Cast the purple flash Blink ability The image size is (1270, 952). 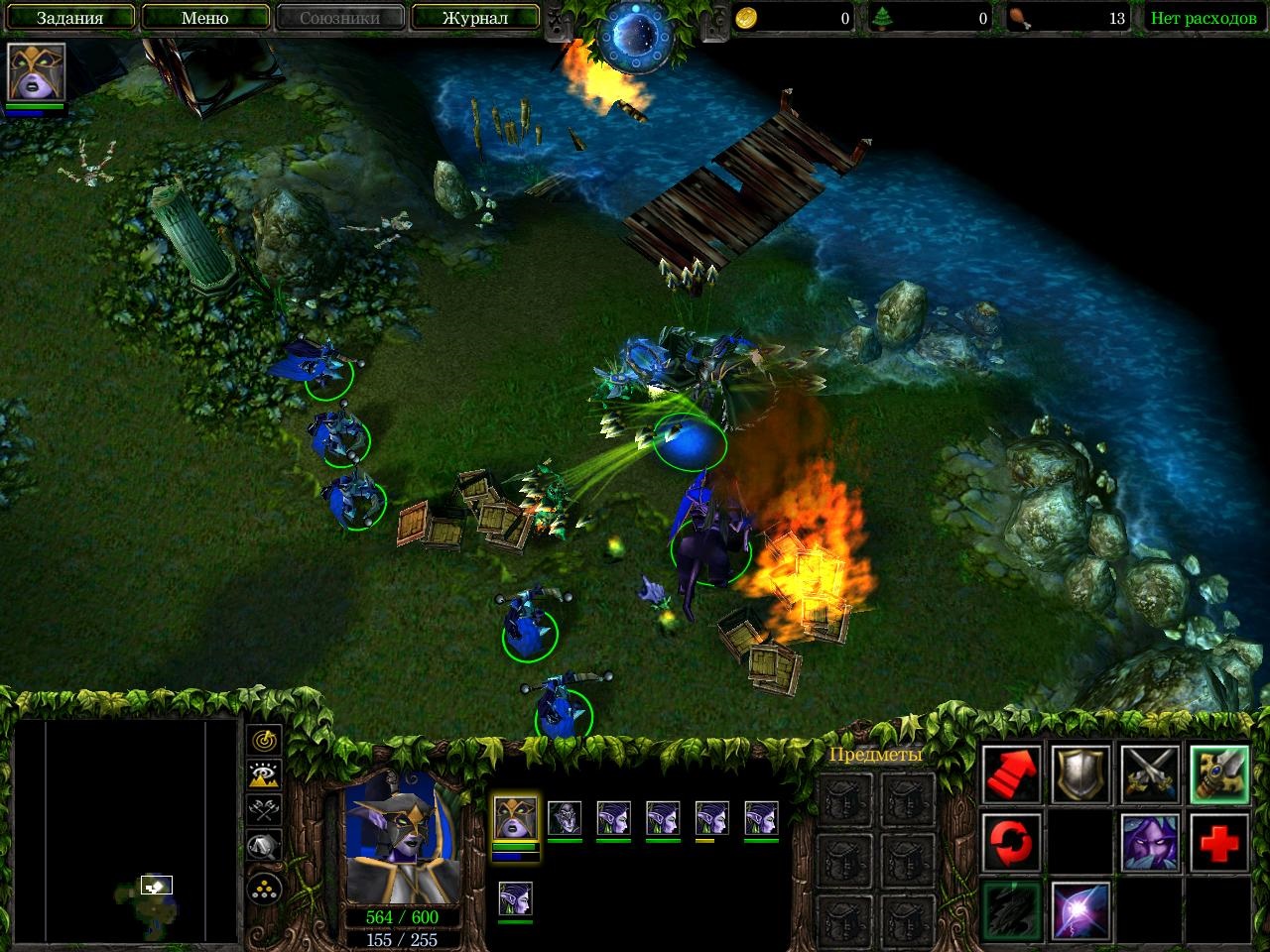(1080, 909)
